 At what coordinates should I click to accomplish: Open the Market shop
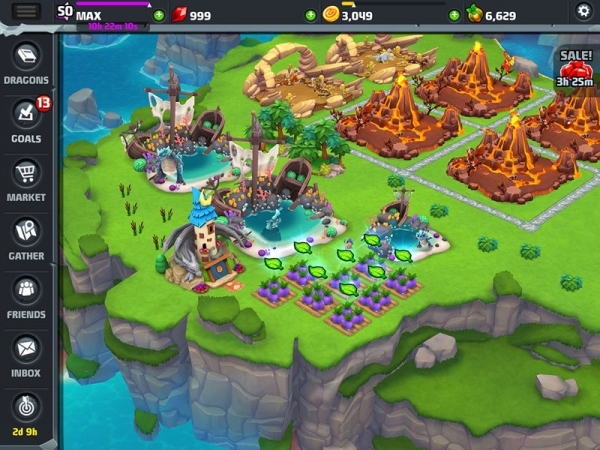(x=26, y=177)
